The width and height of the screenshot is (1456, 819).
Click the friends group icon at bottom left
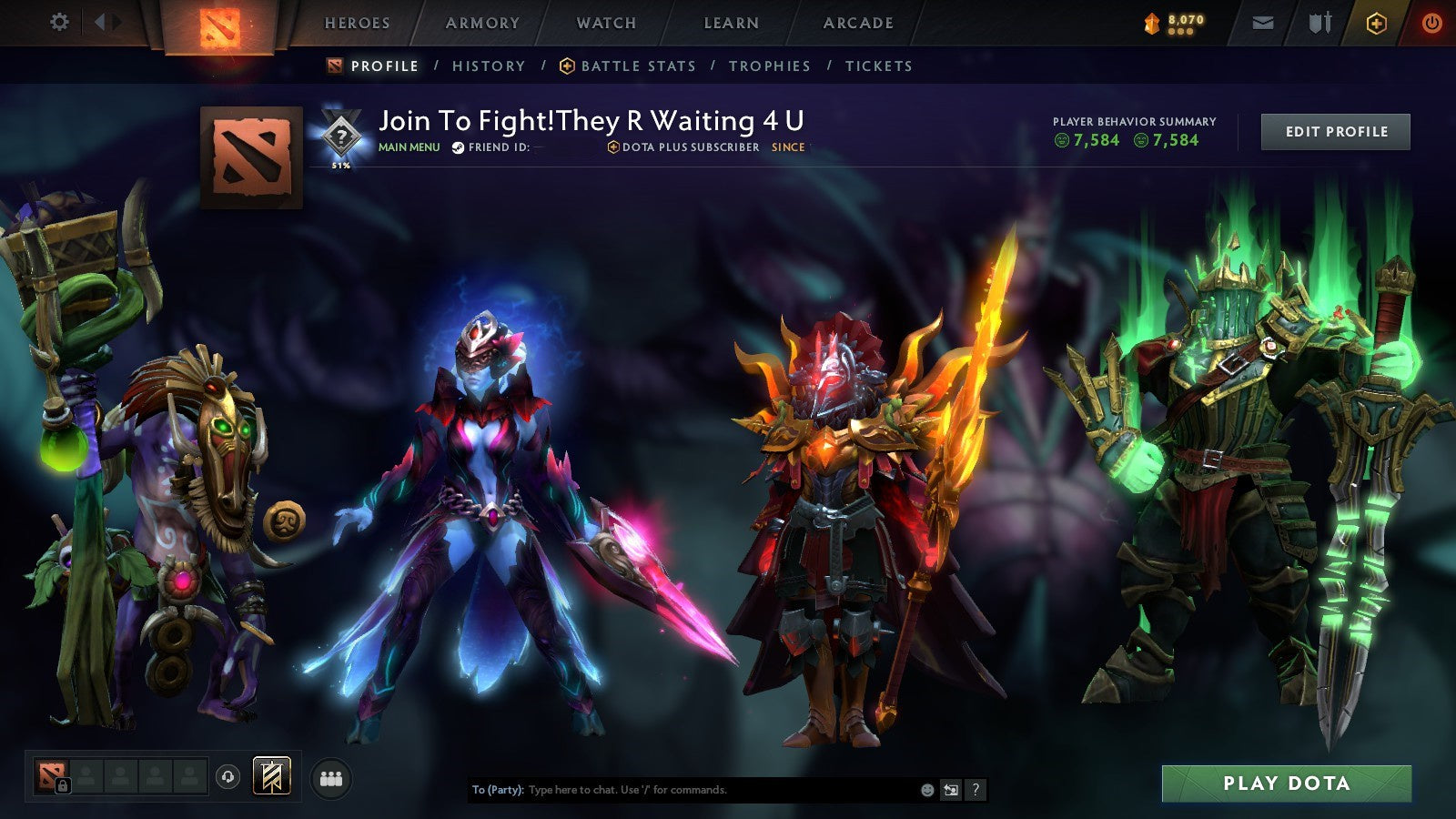[331, 778]
